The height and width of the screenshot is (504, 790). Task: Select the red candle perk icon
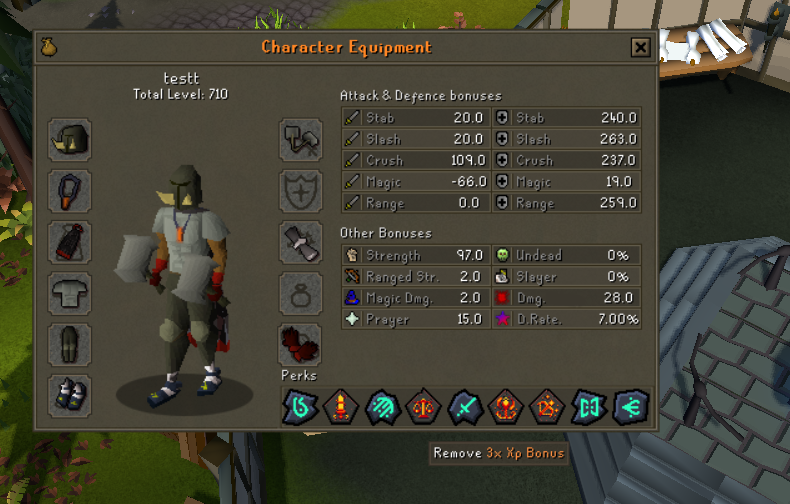(340, 407)
